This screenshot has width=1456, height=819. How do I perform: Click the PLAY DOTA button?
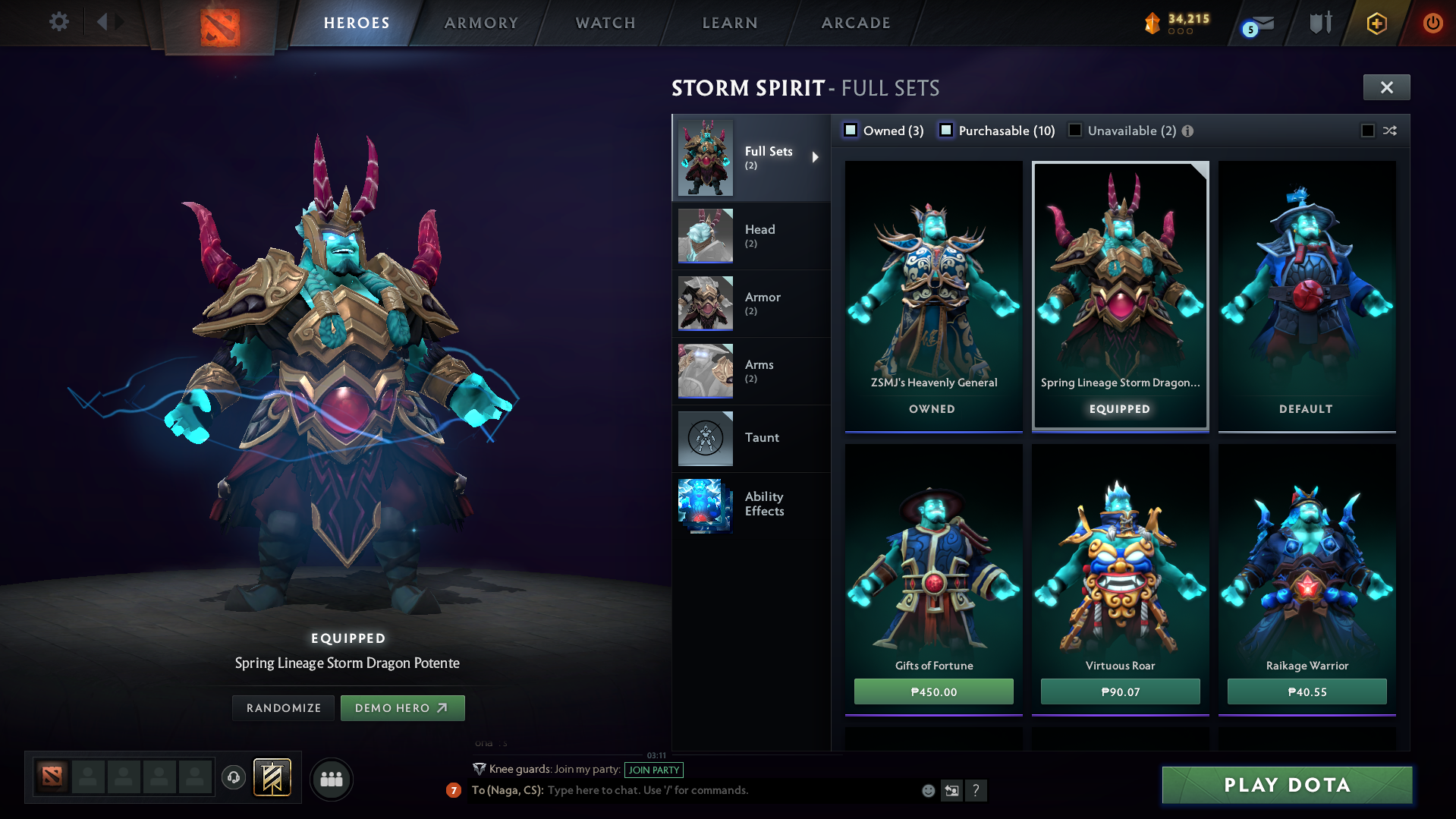point(1287,785)
